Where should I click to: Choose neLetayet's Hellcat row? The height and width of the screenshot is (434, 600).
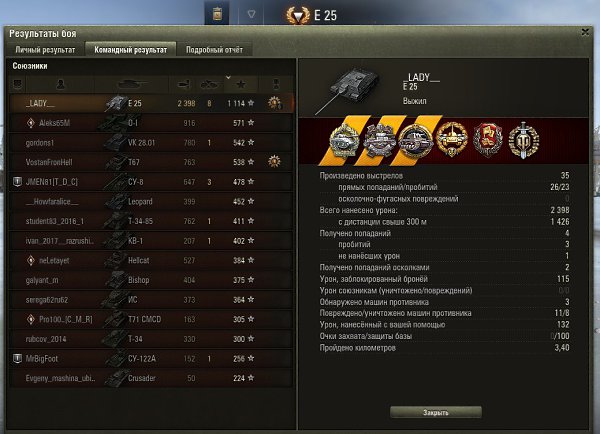click(x=150, y=260)
